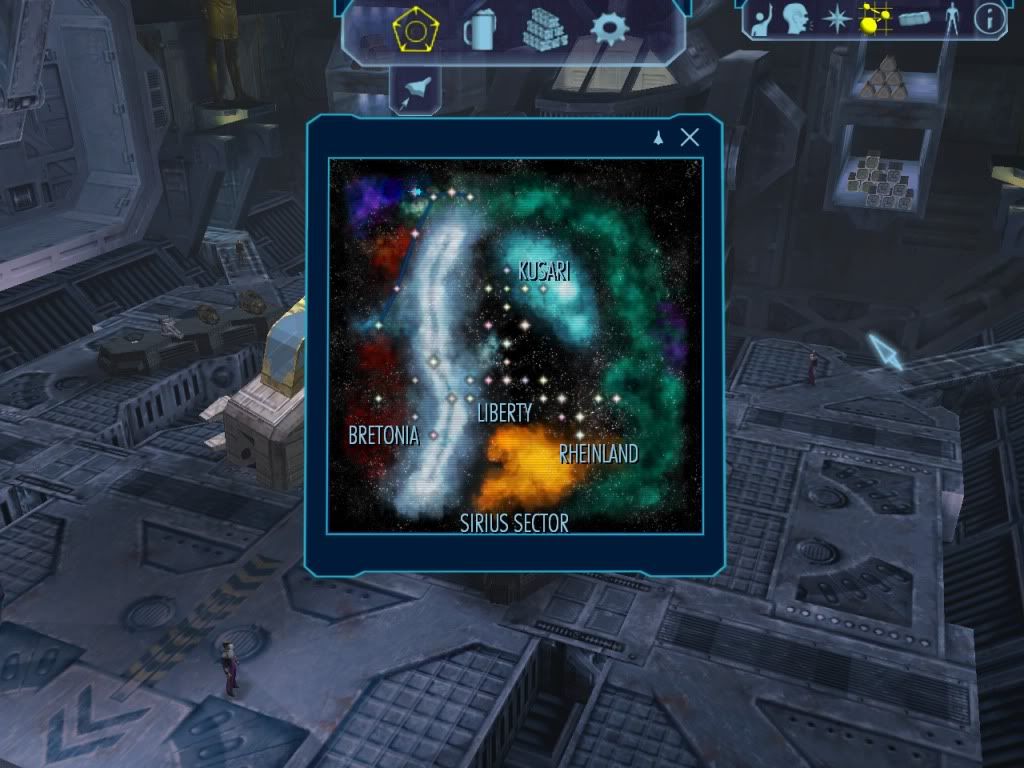Viewport: 1024px width, 768px height.
Task: Close the Sirius Sector map window
Action: 689,138
